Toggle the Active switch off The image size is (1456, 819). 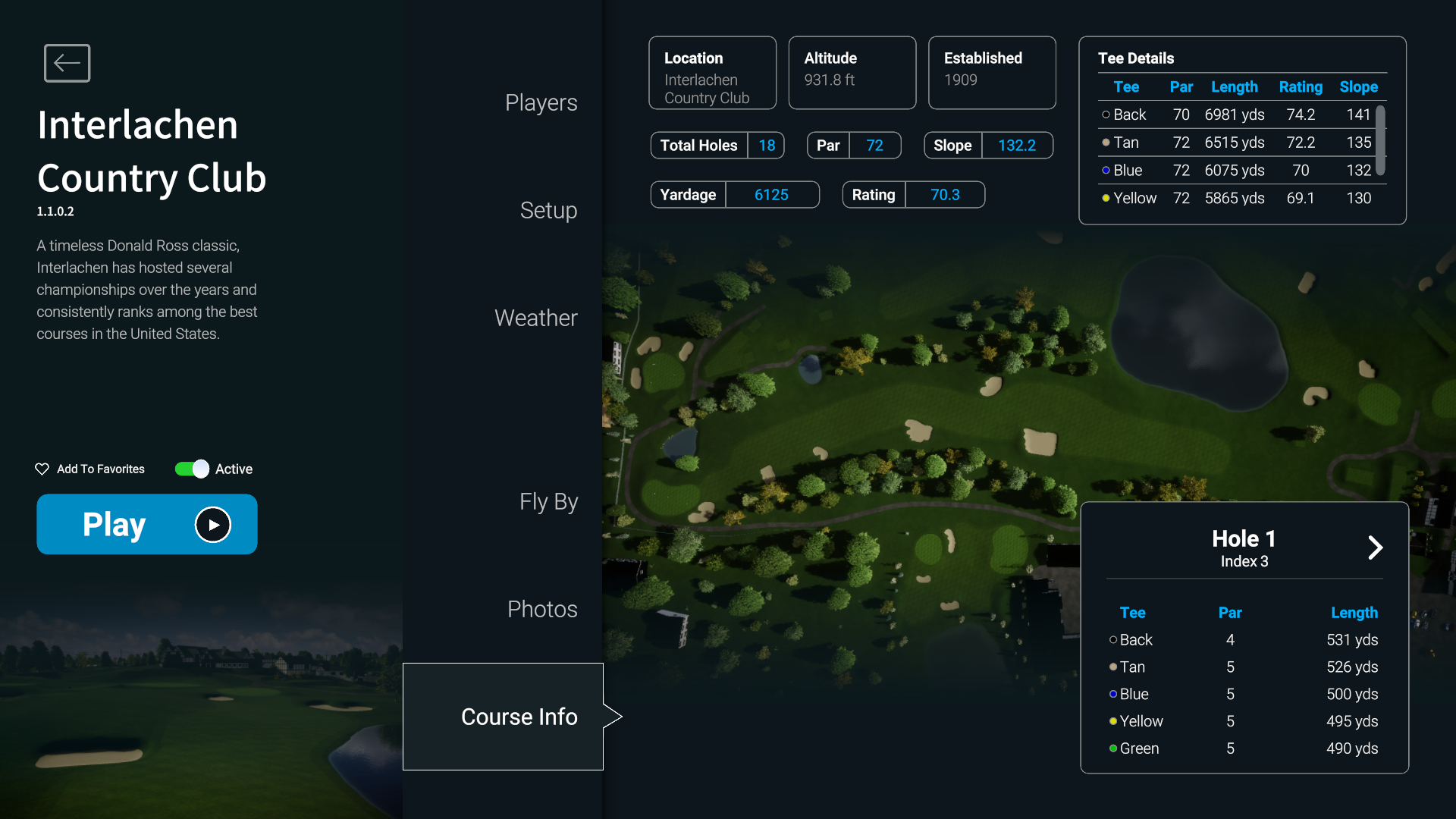[190, 469]
